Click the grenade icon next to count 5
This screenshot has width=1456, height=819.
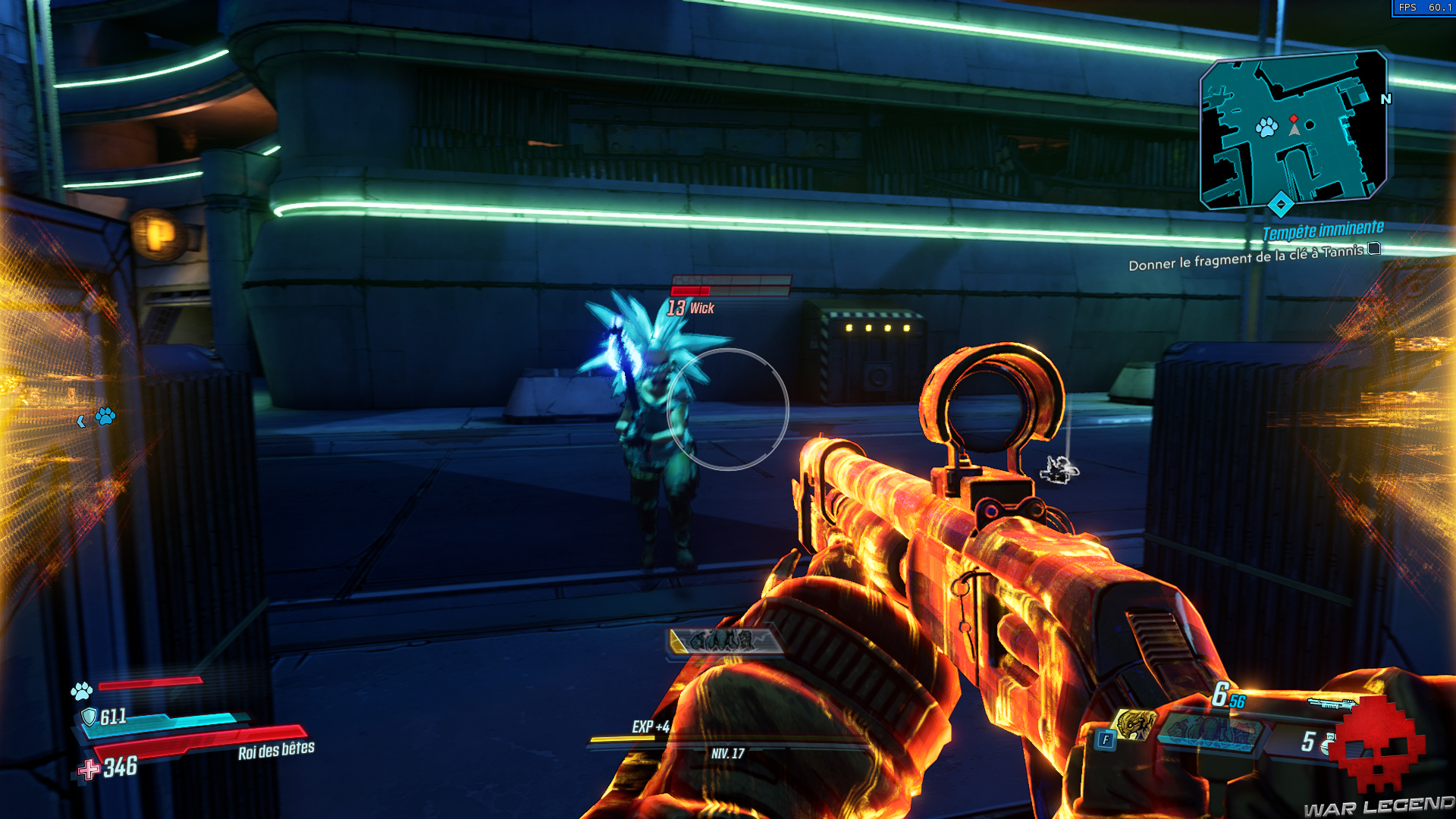[x=1328, y=744]
